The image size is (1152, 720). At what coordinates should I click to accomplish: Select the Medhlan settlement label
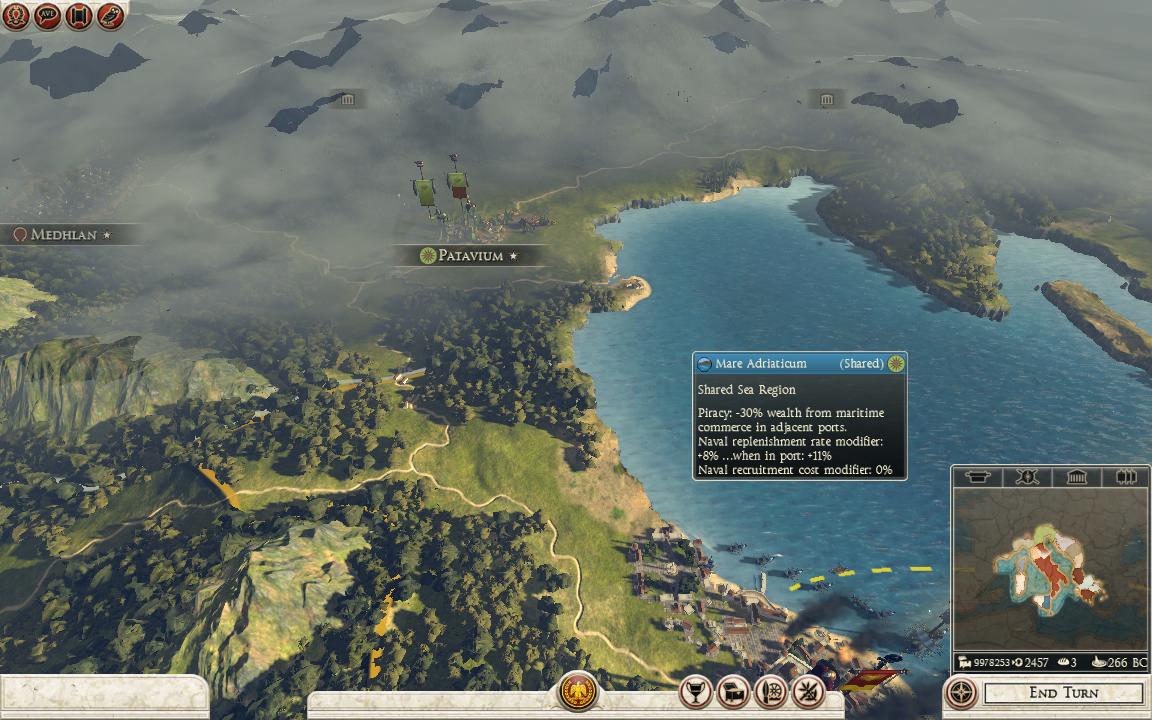[63, 235]
